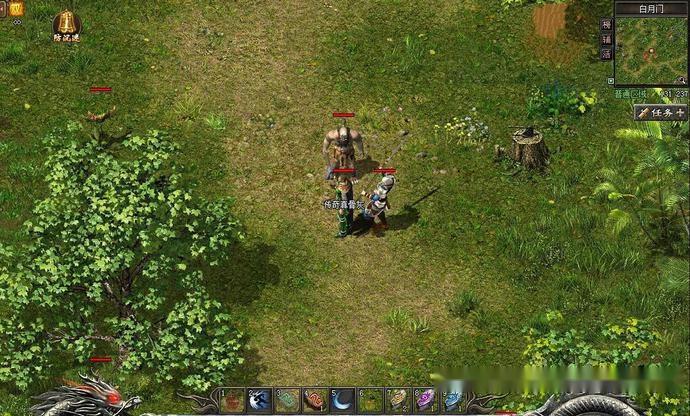Click the orange 双 buff icon
Viewport: 690px width, 416px height.
point(16,8)
